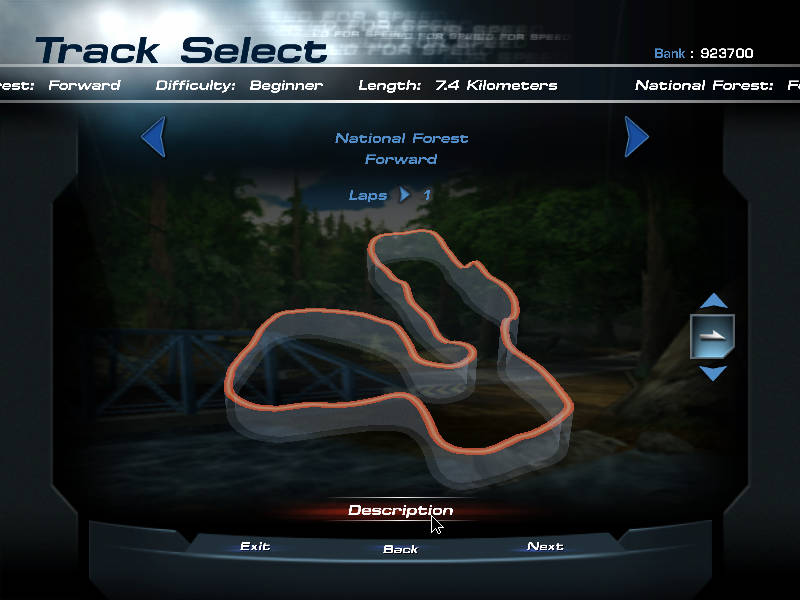Click the down arrow below direction icon
This screenshot has height=600, width=800.
point(712,373)
